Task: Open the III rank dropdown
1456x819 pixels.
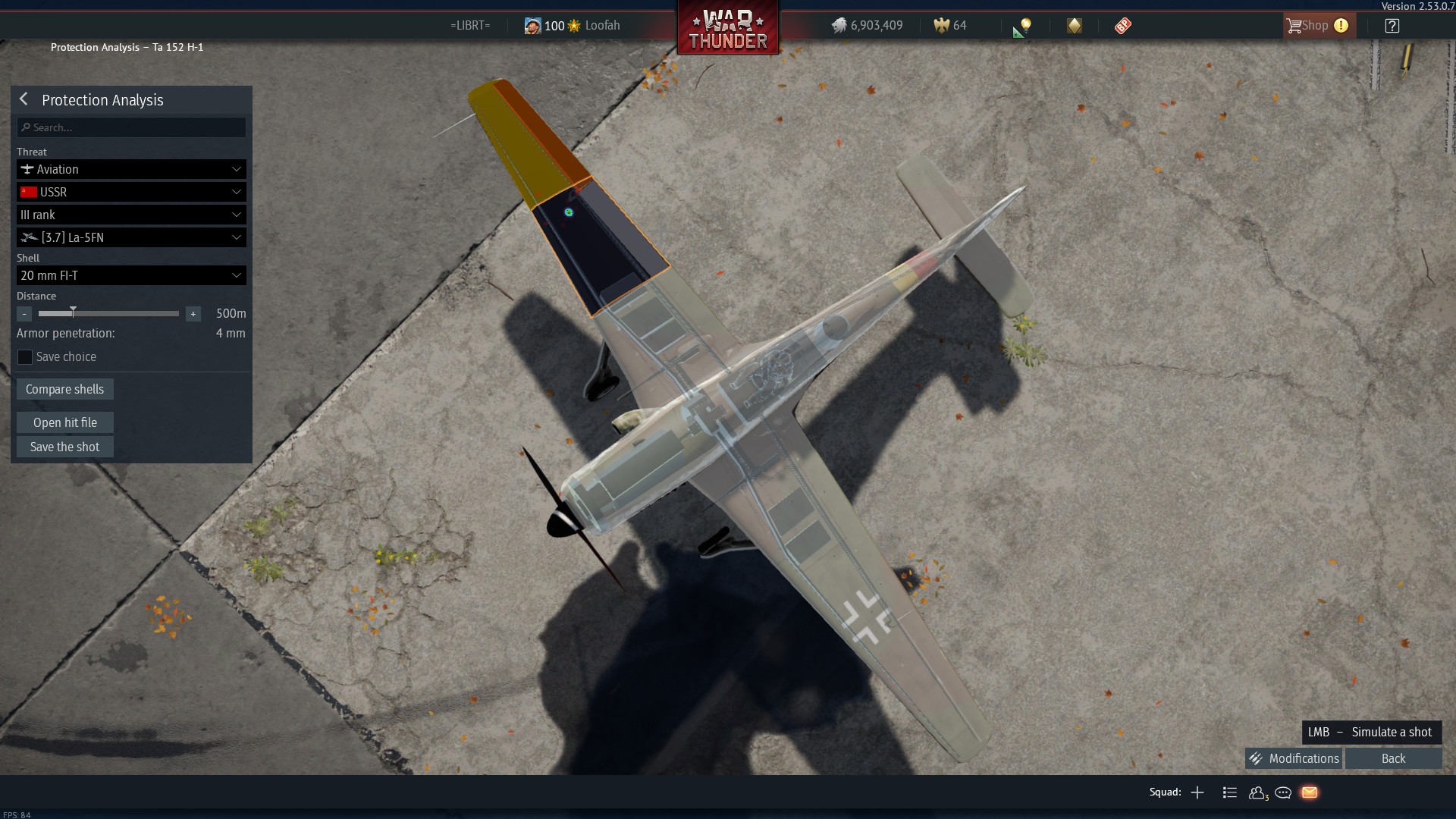Action: tap(131, 215)
